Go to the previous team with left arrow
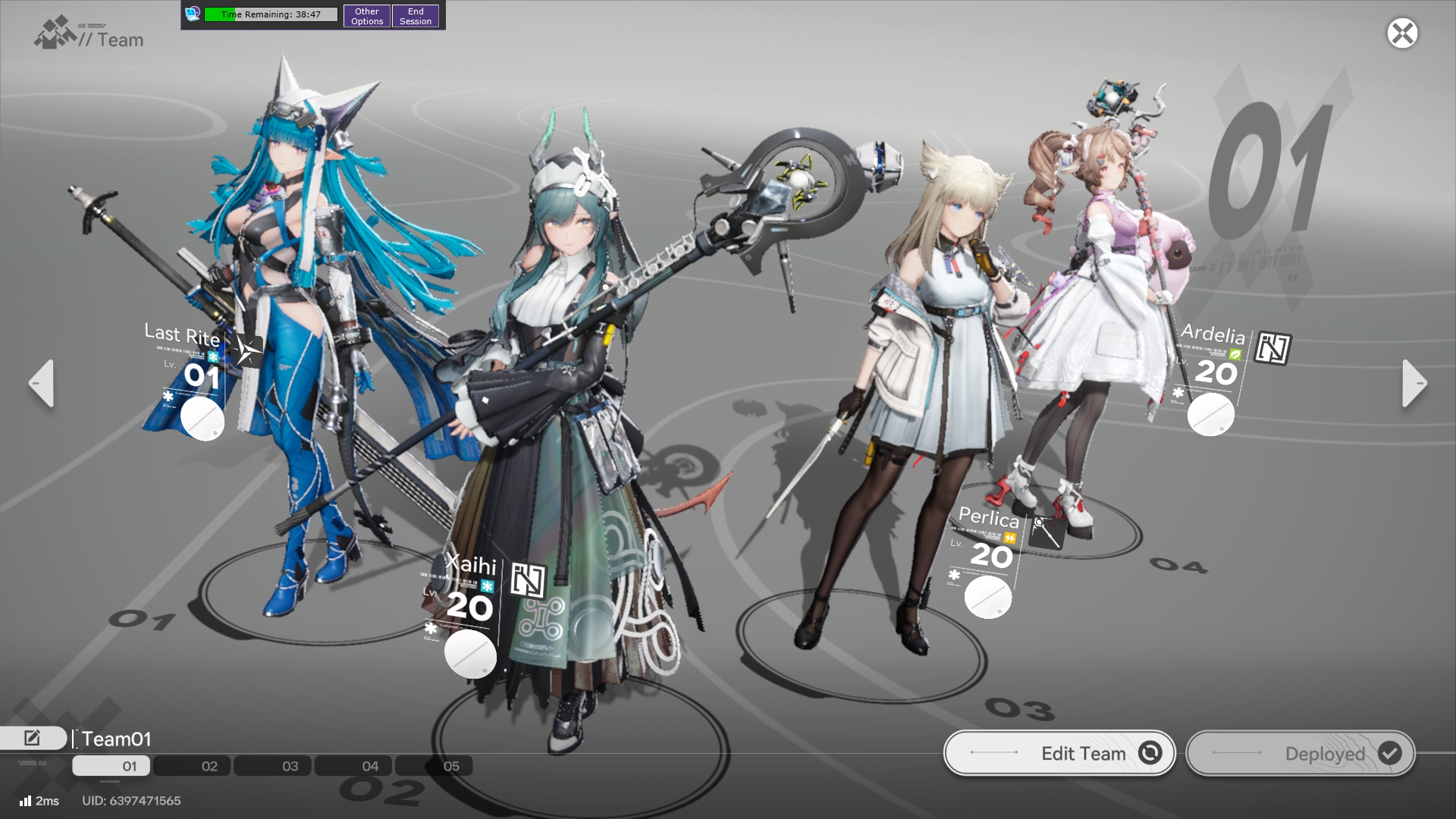The width and height of the screenshot is (1456, 819). pos(42,384)
